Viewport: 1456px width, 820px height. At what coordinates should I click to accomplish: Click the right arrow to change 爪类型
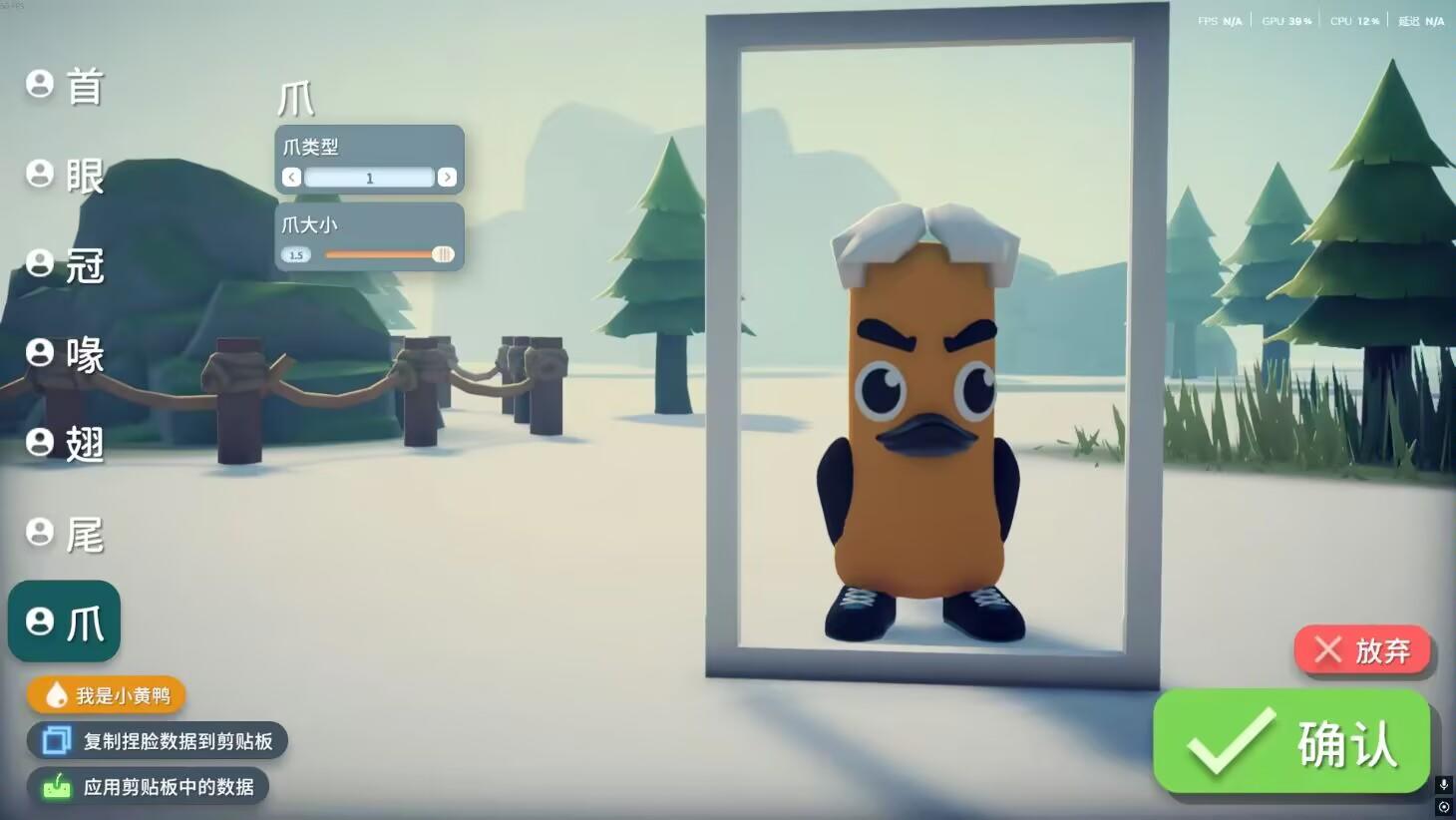click(448, 178)
